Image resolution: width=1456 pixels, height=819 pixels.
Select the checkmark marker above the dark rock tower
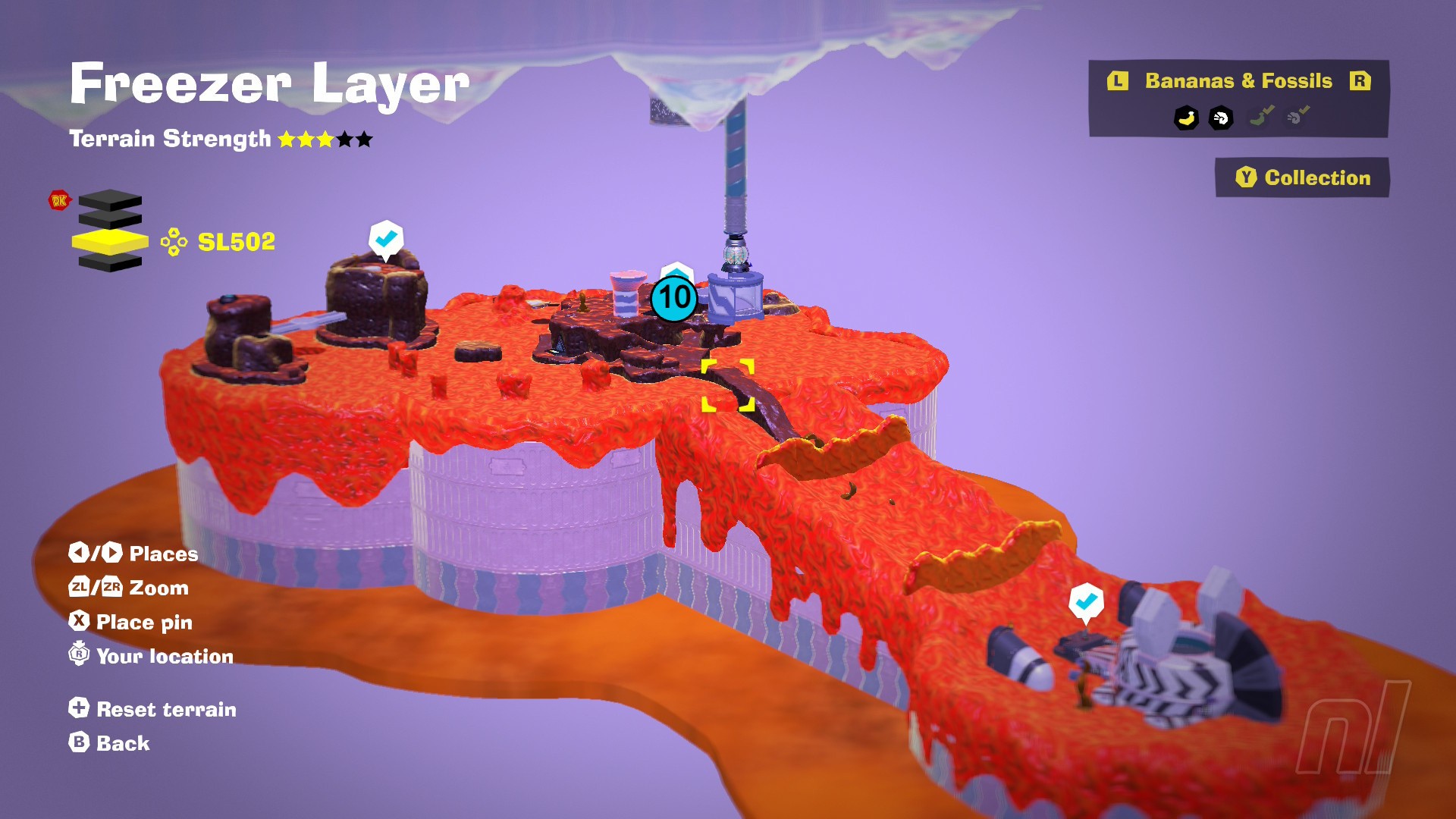pos(386,239)
